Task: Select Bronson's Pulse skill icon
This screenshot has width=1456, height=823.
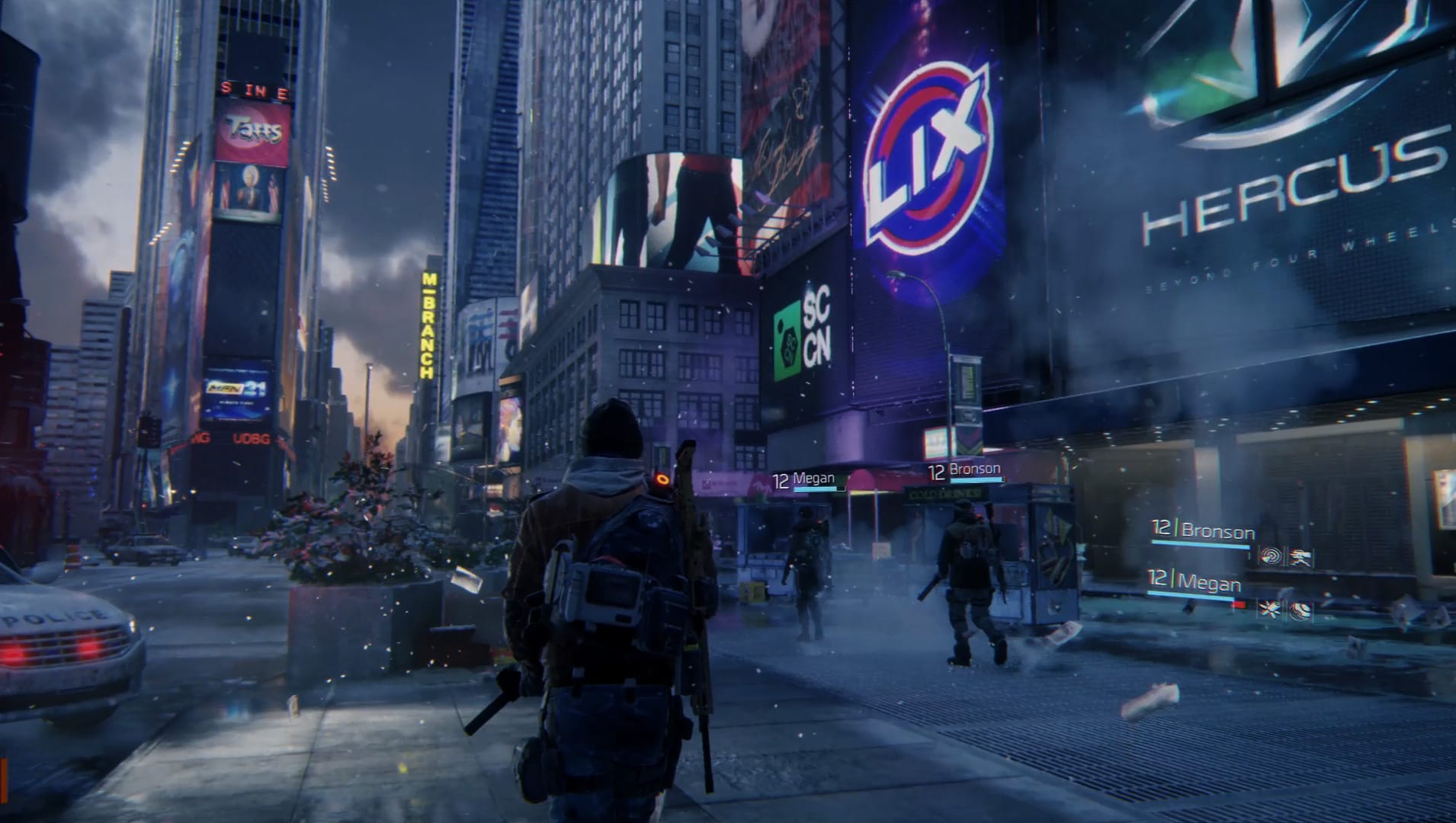Action: [x=1272, y=556]
